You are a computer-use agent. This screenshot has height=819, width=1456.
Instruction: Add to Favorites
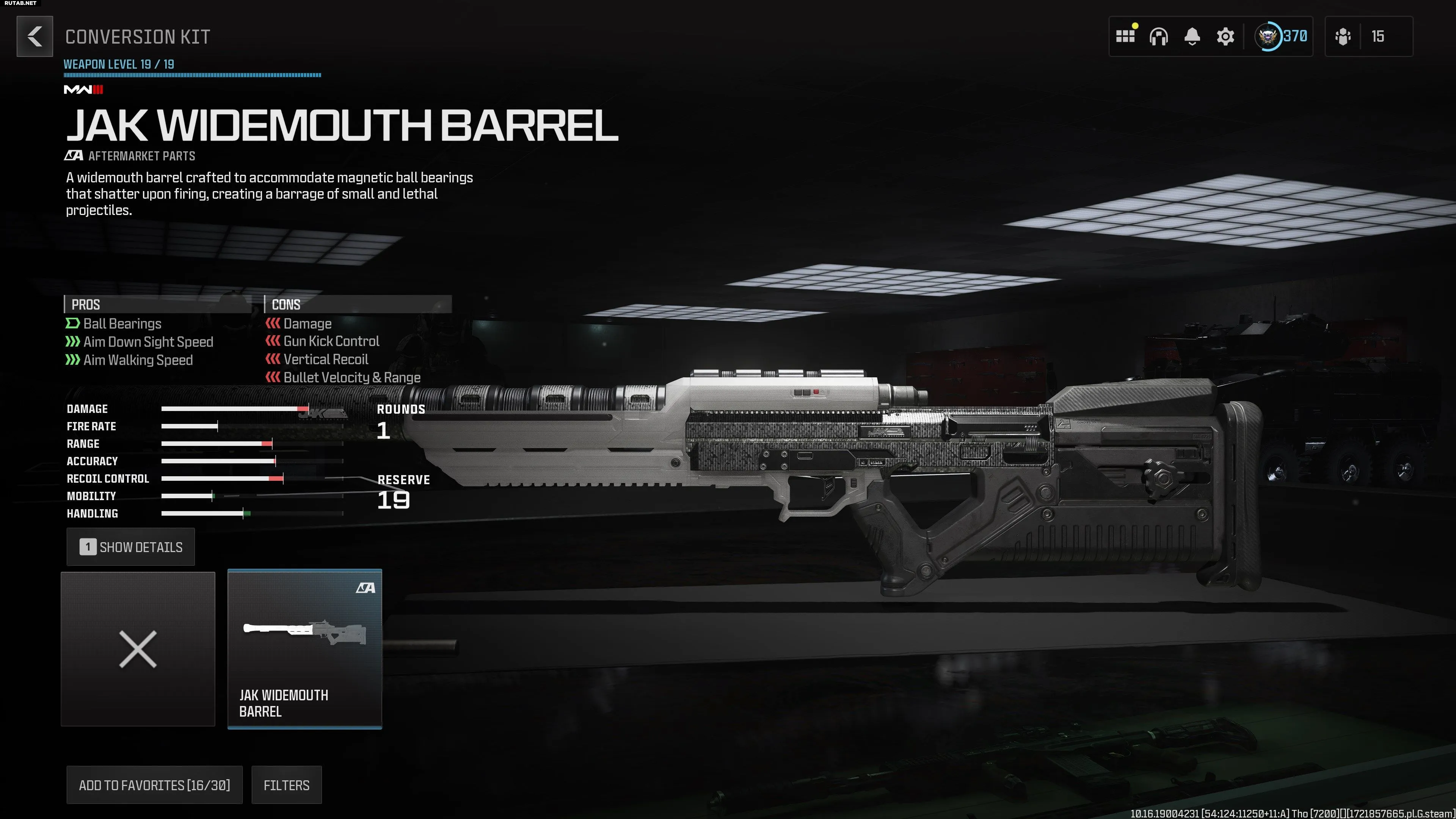pyautogui.click(x=154, y=785)
